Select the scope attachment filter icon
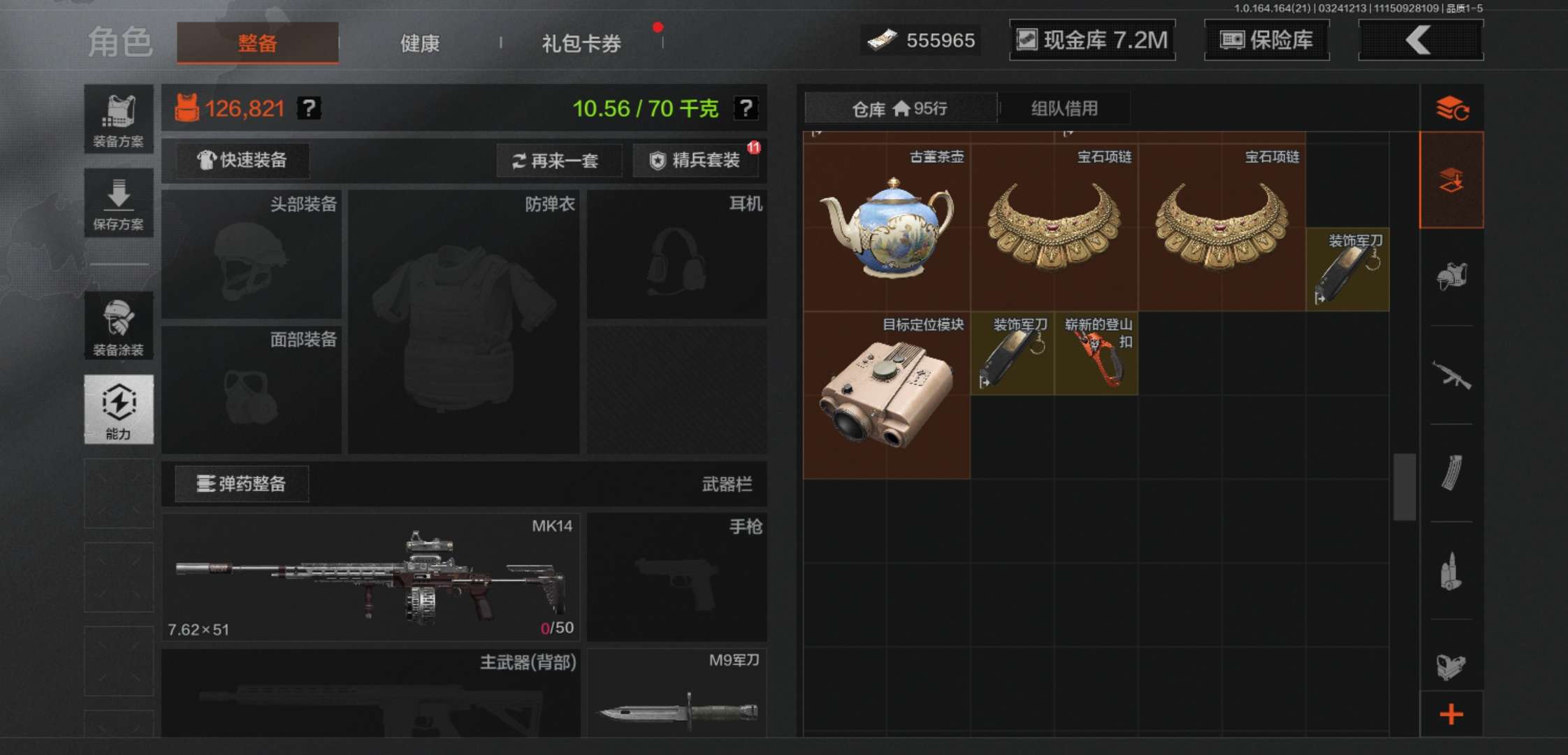 (1452, 664)
